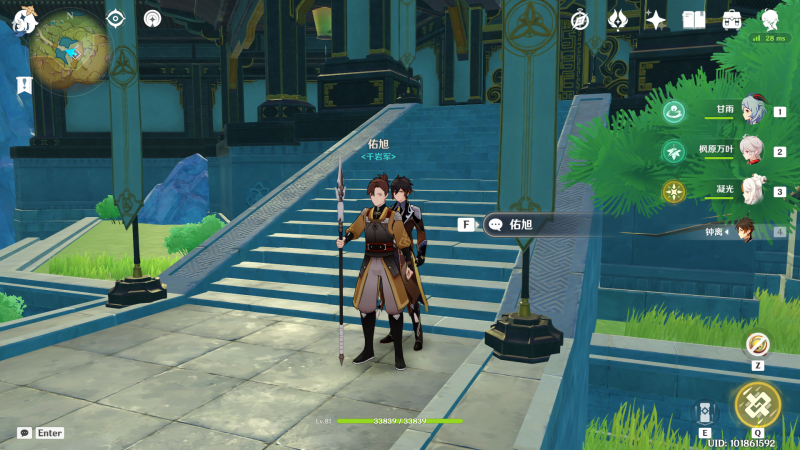The image size is (800, 450).
Task: Open the character profile head icon
Action: 770,19
